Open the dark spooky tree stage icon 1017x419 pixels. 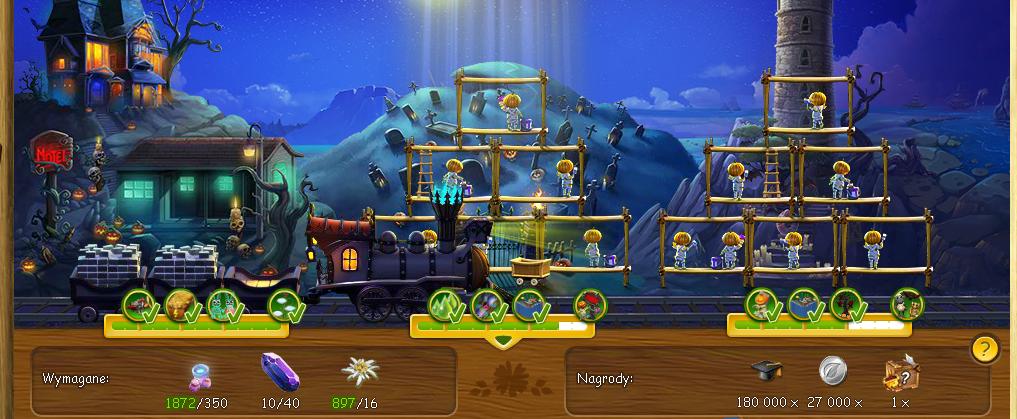pos(847,303)
